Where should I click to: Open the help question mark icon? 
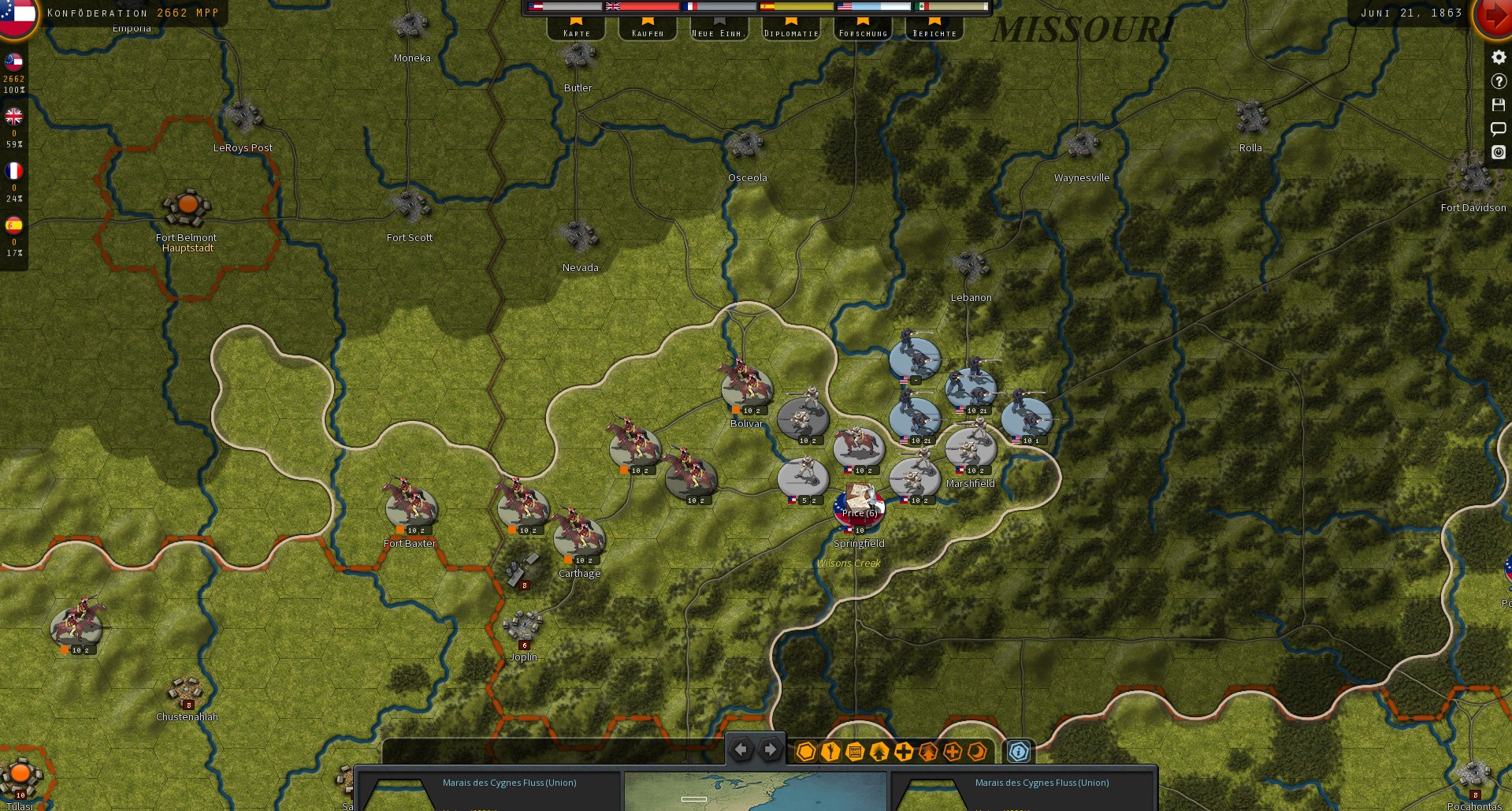pyautogui.click(x=1498, y=80)
